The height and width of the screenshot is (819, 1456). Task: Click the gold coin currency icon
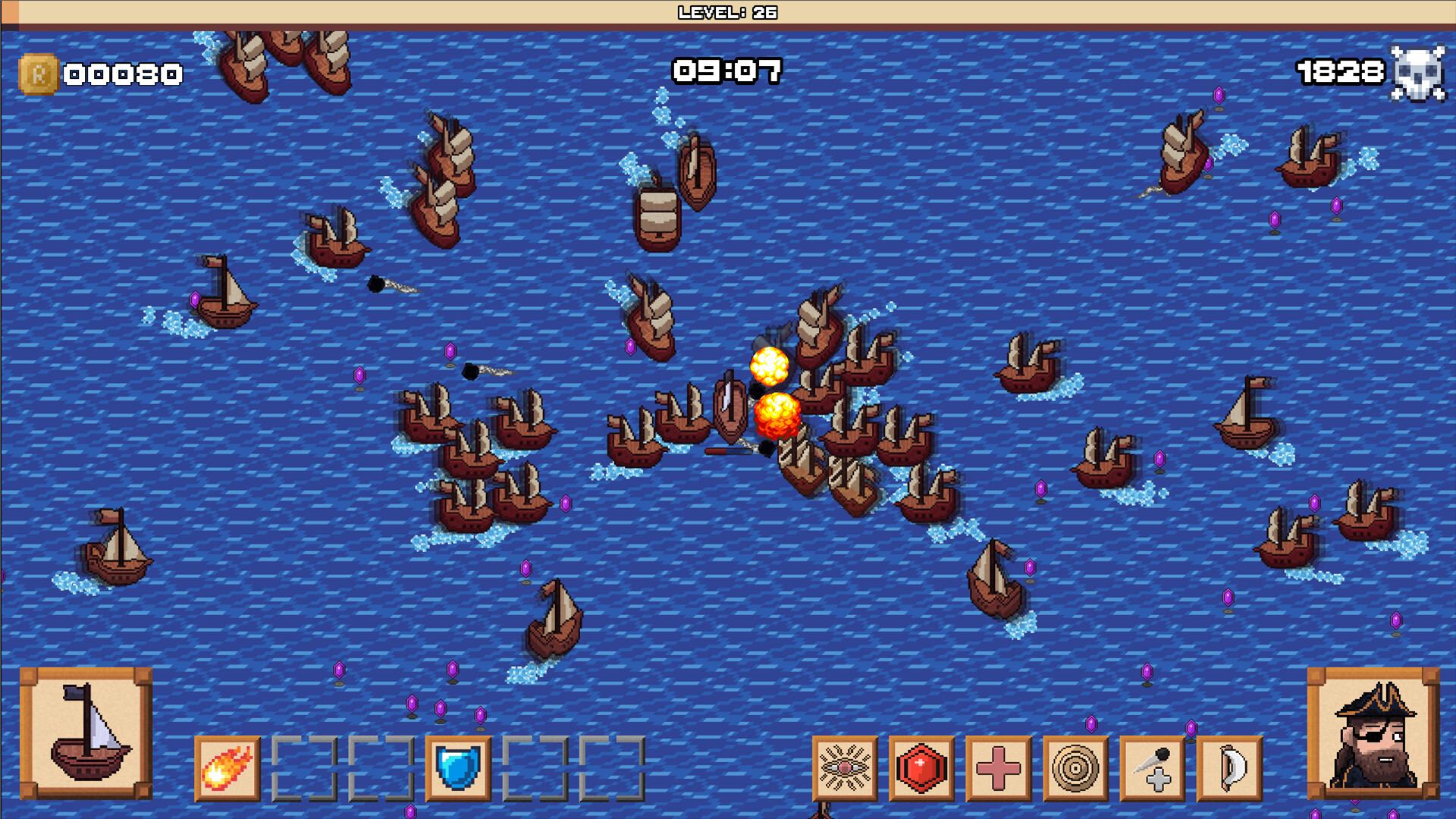[x=39, y=72]
